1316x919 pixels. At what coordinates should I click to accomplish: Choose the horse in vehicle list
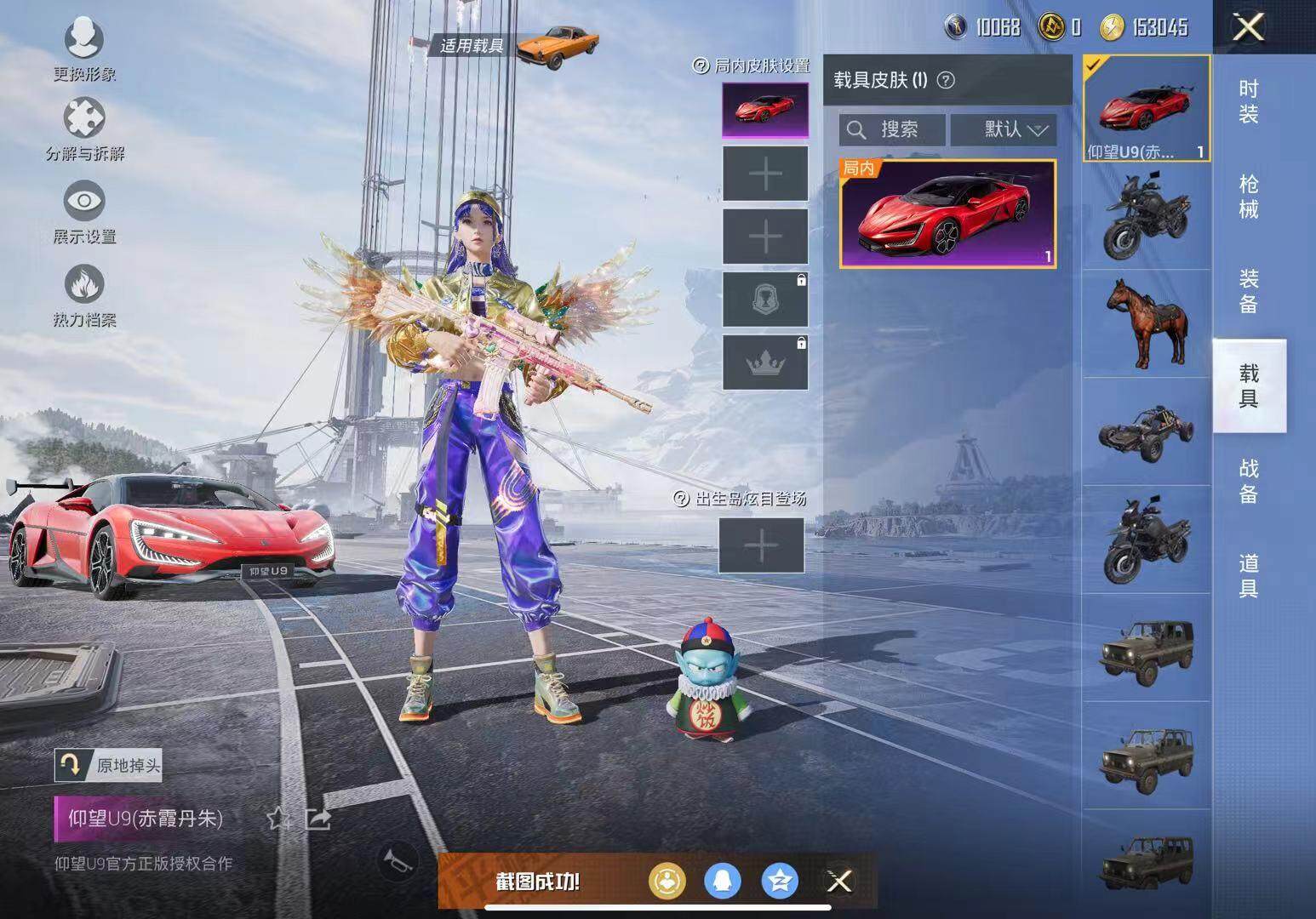(1146, 323)
